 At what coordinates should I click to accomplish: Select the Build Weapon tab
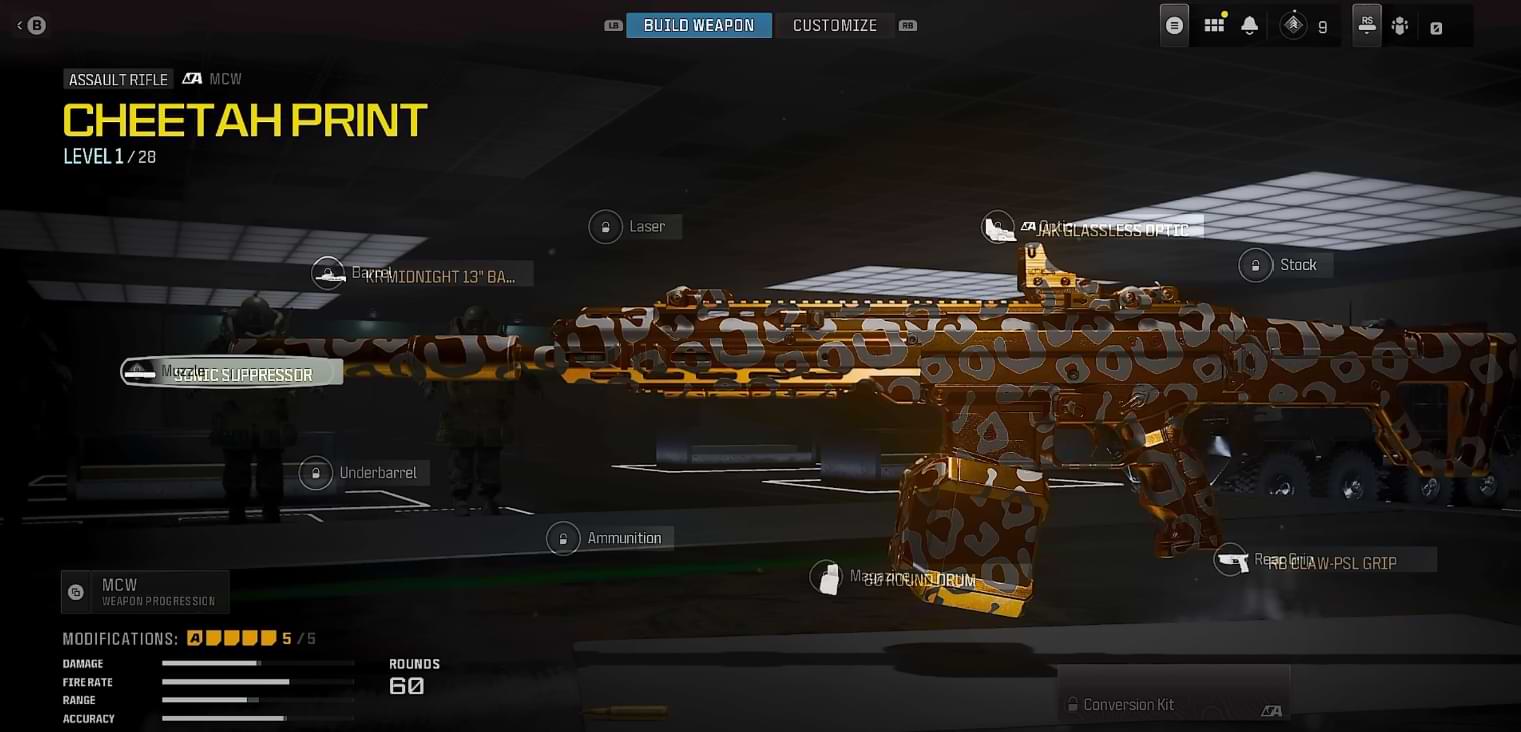click(699, 24)
